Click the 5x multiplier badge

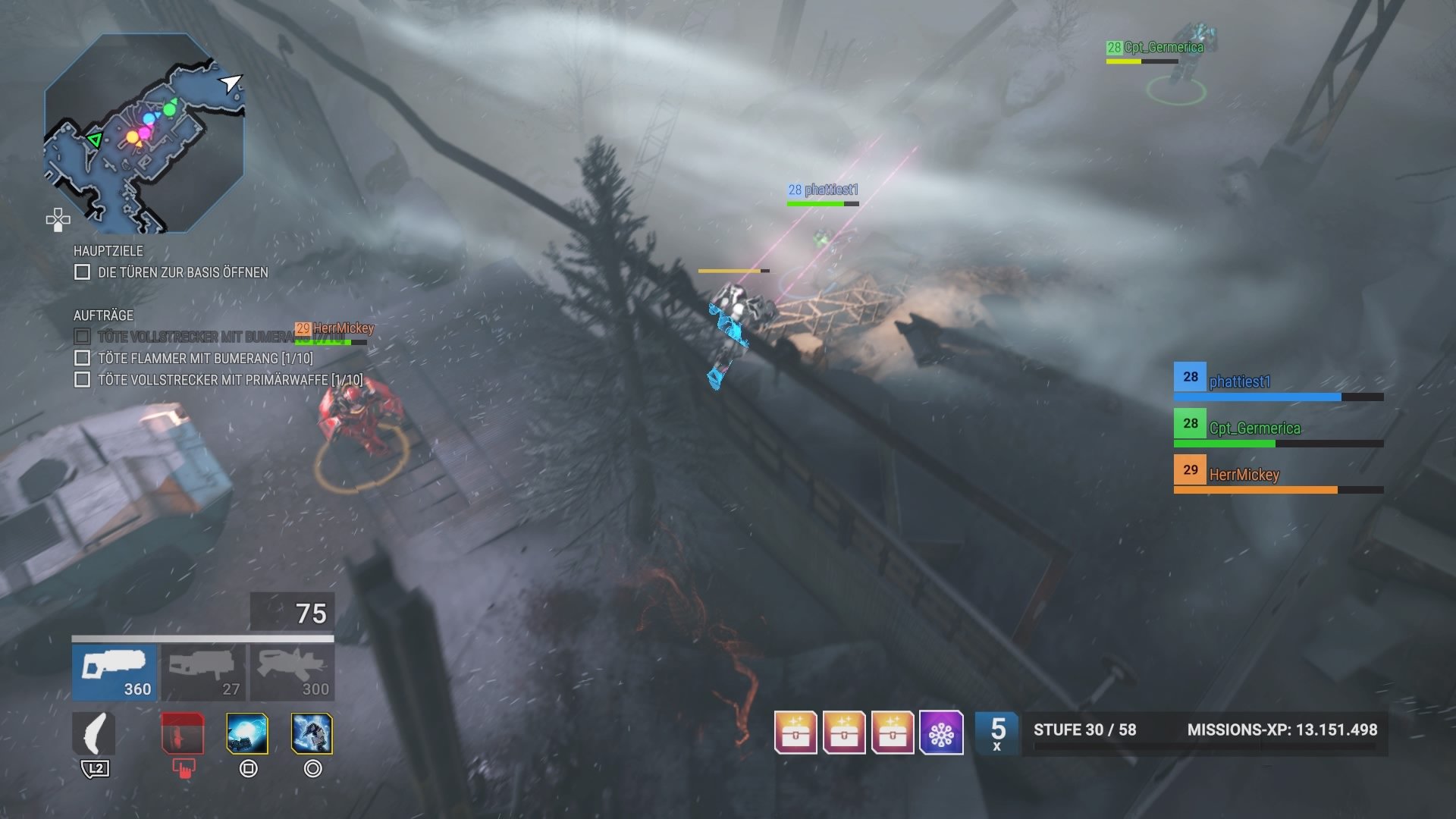pos(997,733)
